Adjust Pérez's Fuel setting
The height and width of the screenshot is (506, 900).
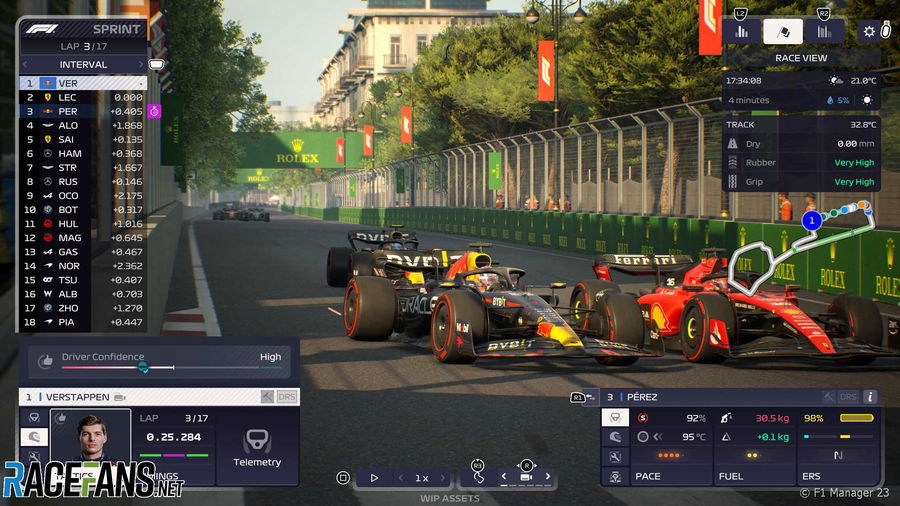point(753,456)
